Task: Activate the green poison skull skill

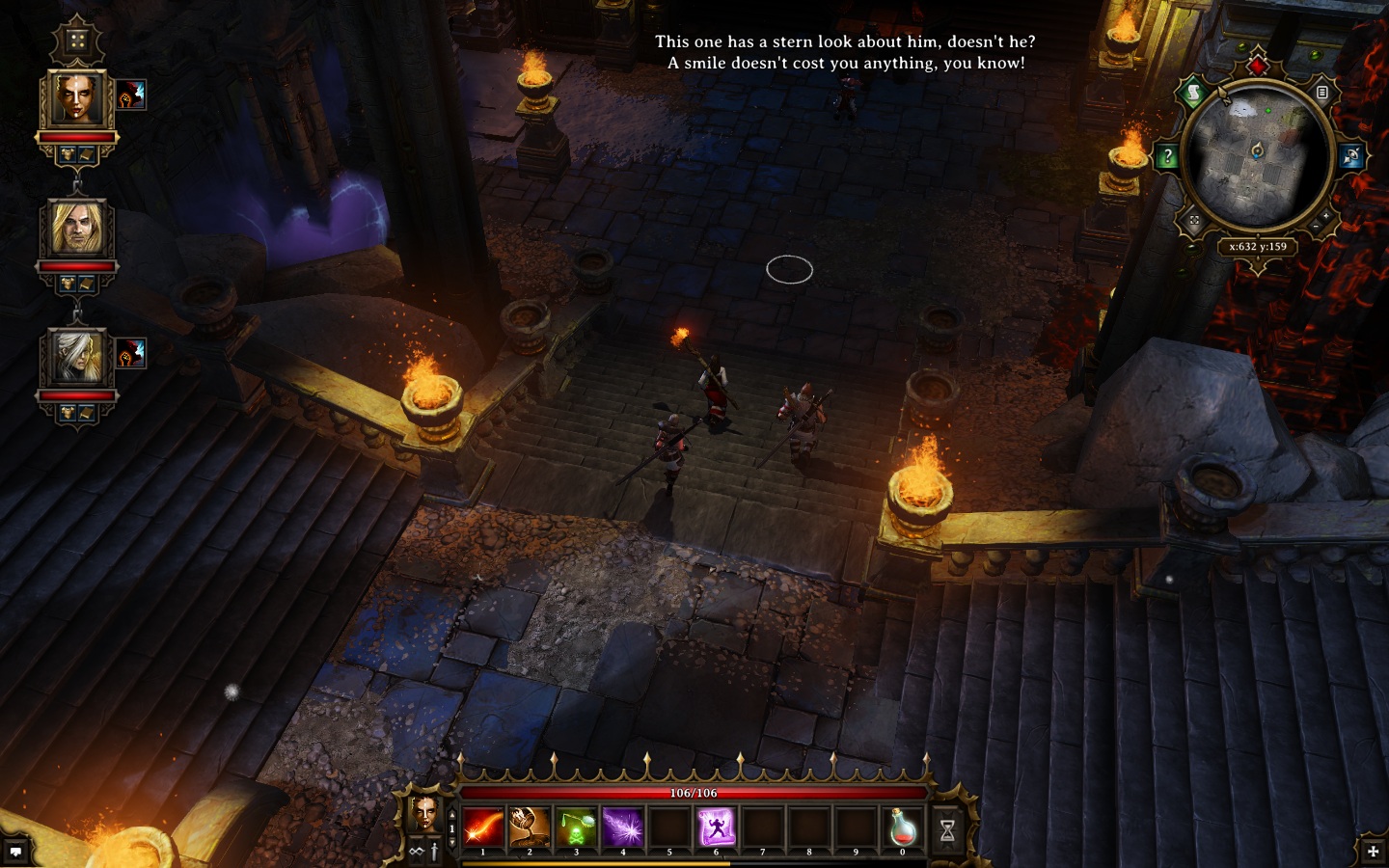Action: pyautogui.click(x=576, y=827)
